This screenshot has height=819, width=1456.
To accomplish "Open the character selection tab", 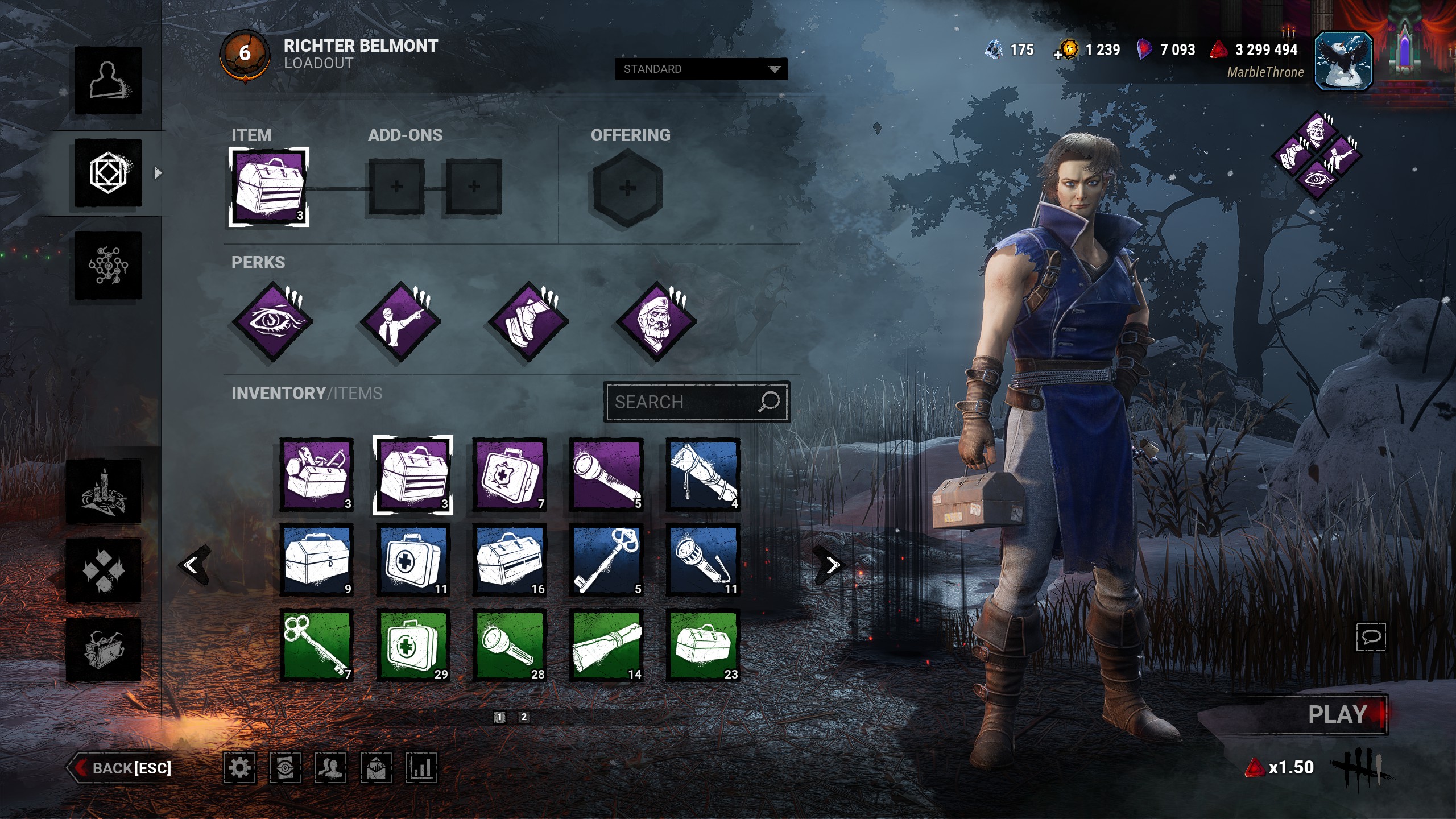I will pyautogui.click(x=108, y=80).
